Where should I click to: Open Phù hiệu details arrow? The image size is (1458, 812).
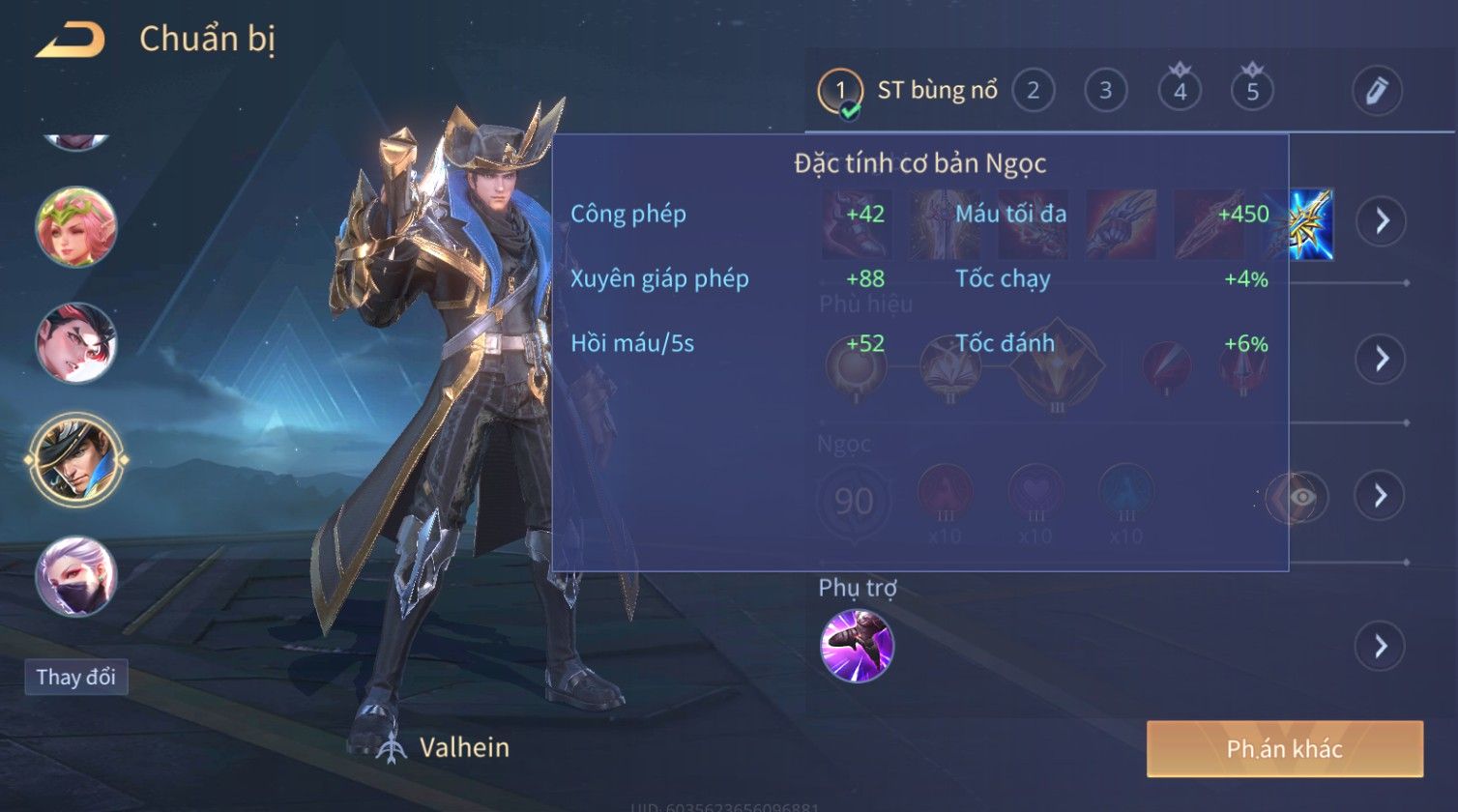click(1381, 359)
